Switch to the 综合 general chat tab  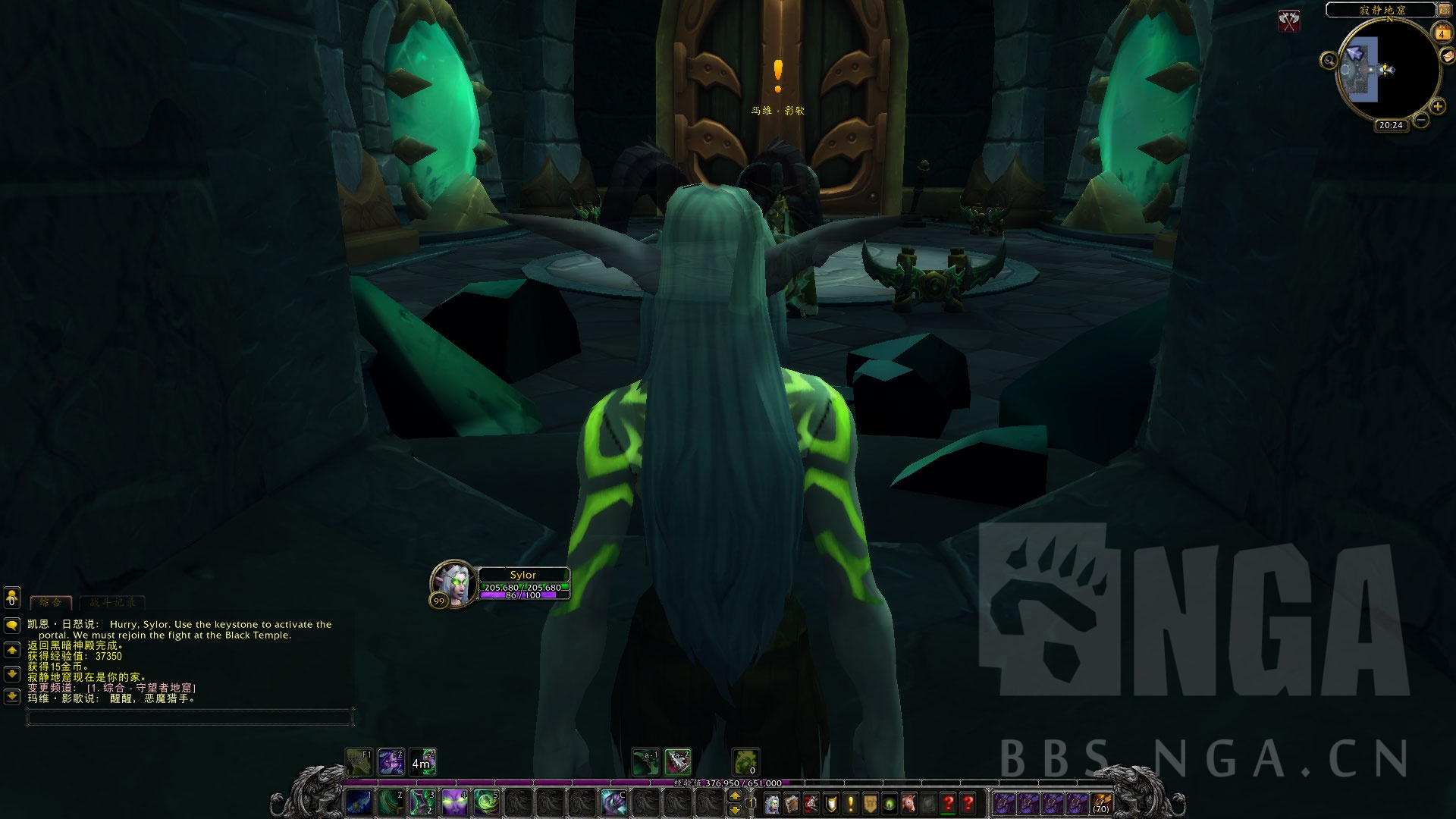click(x=50, y=602)
